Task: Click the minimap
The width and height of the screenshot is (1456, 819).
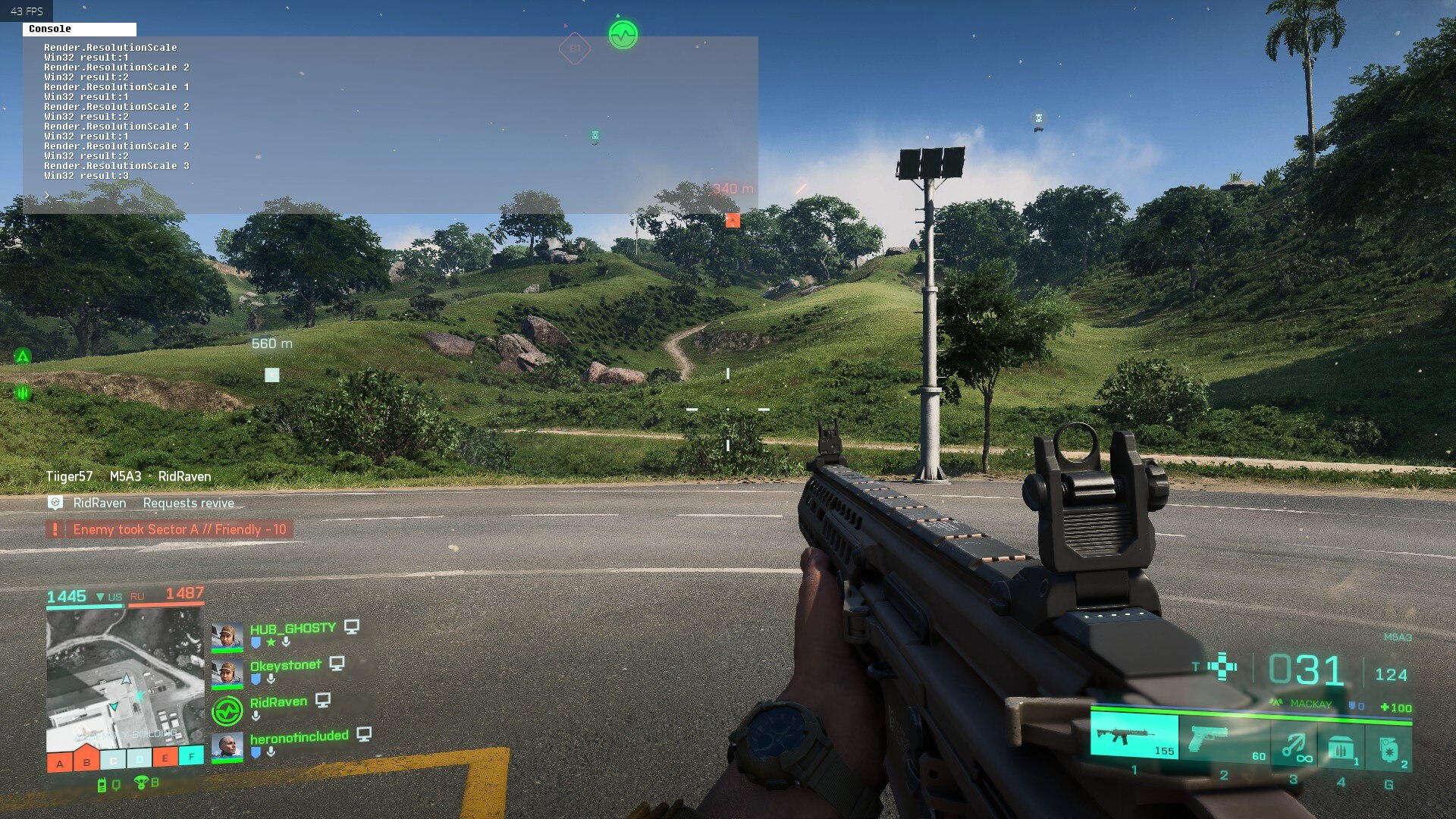Action: (x=125, y=679)
